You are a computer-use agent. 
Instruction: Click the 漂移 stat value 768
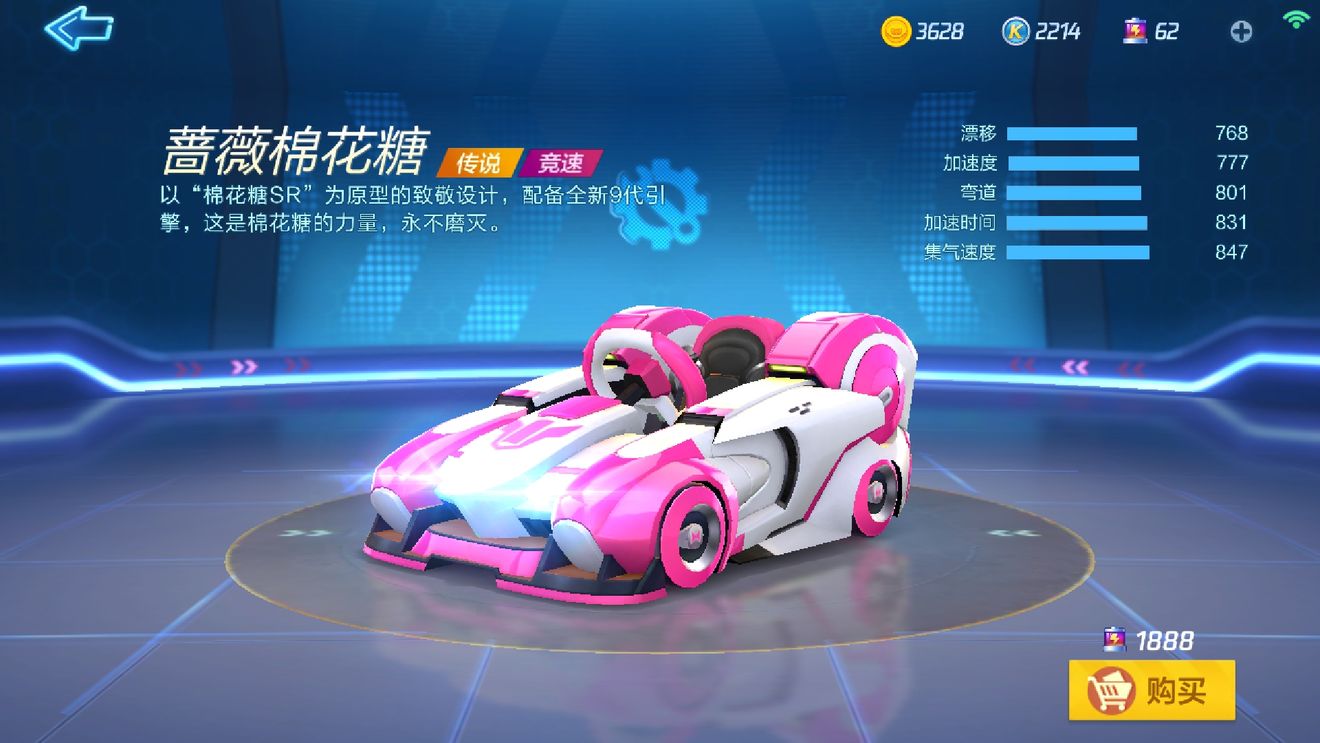(x=1232, y=133)
